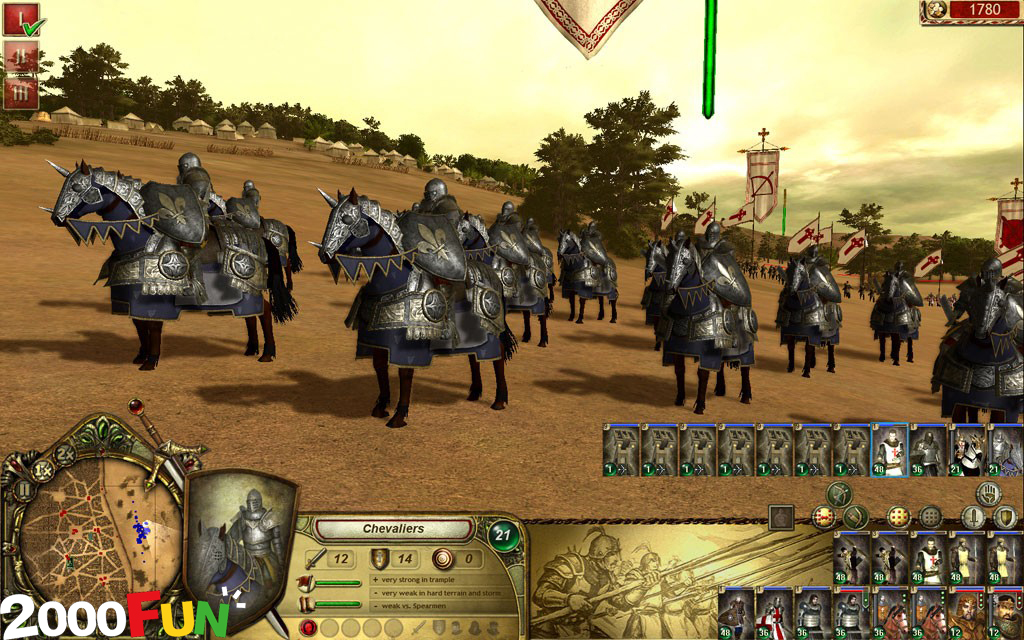Select the highlighted Templar unit card
The height and width of the screenshot is (640, 1024).
(889, 451)
